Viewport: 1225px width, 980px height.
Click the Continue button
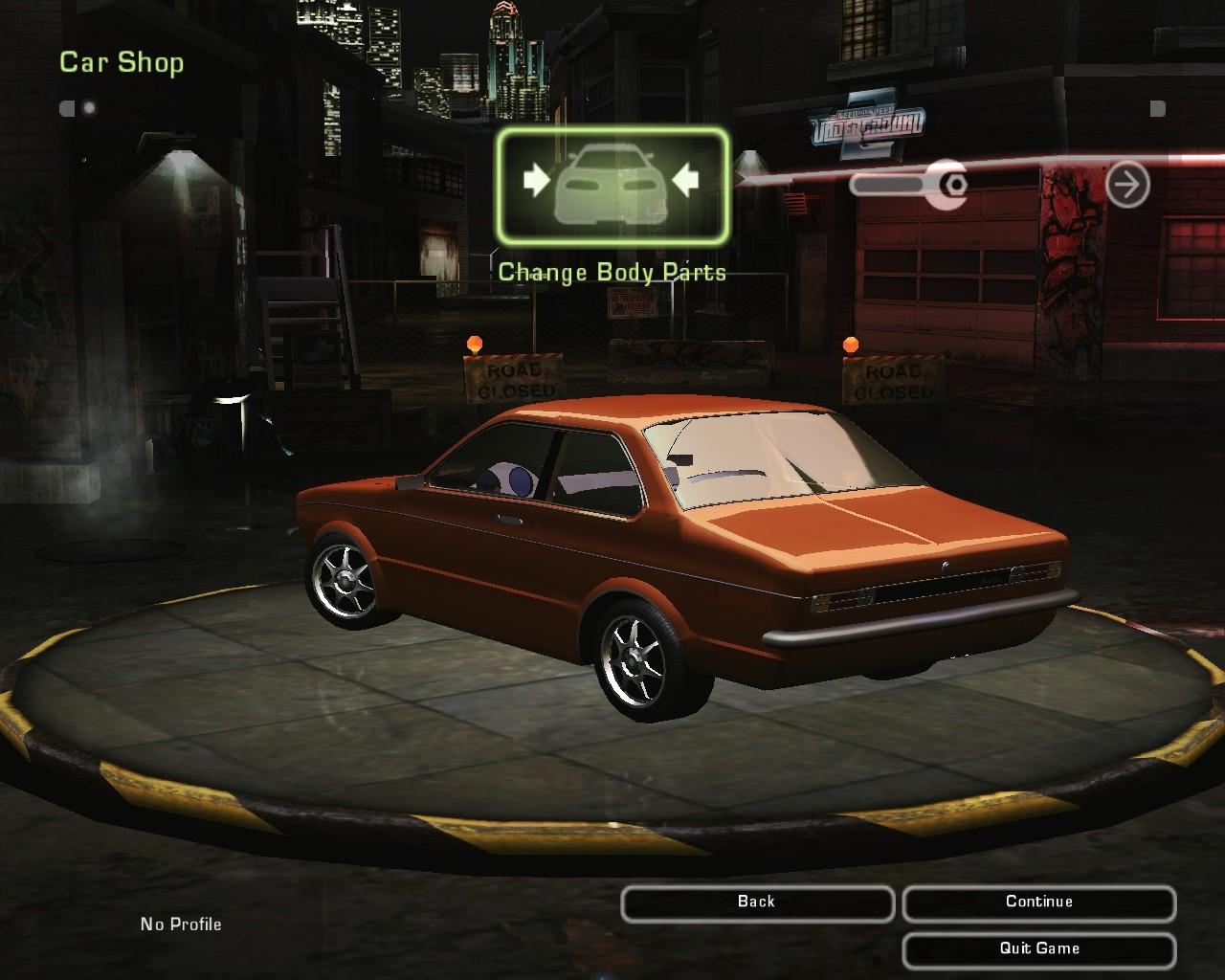(1038, 902)
